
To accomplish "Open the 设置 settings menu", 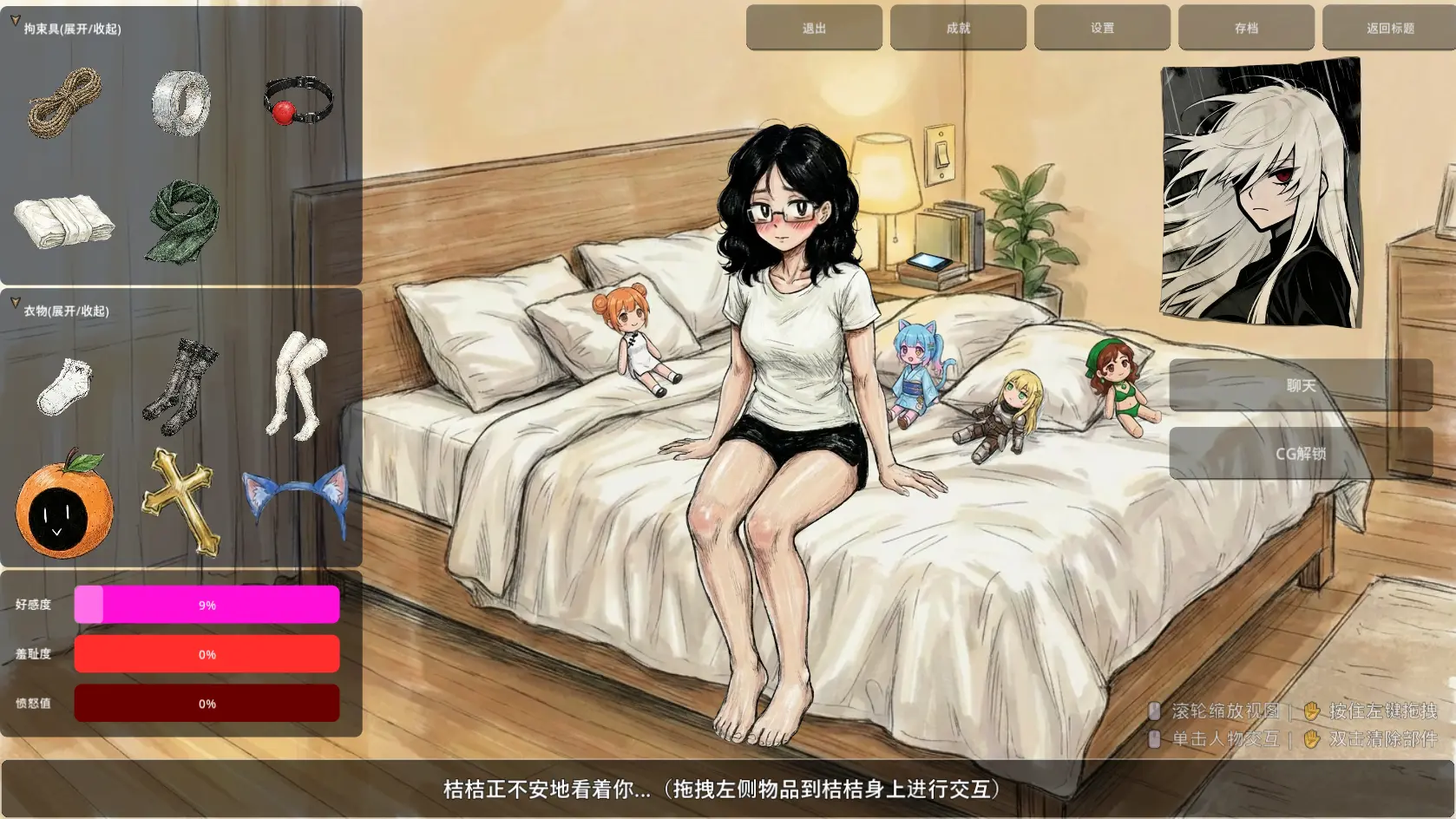I will [1101, 27].
